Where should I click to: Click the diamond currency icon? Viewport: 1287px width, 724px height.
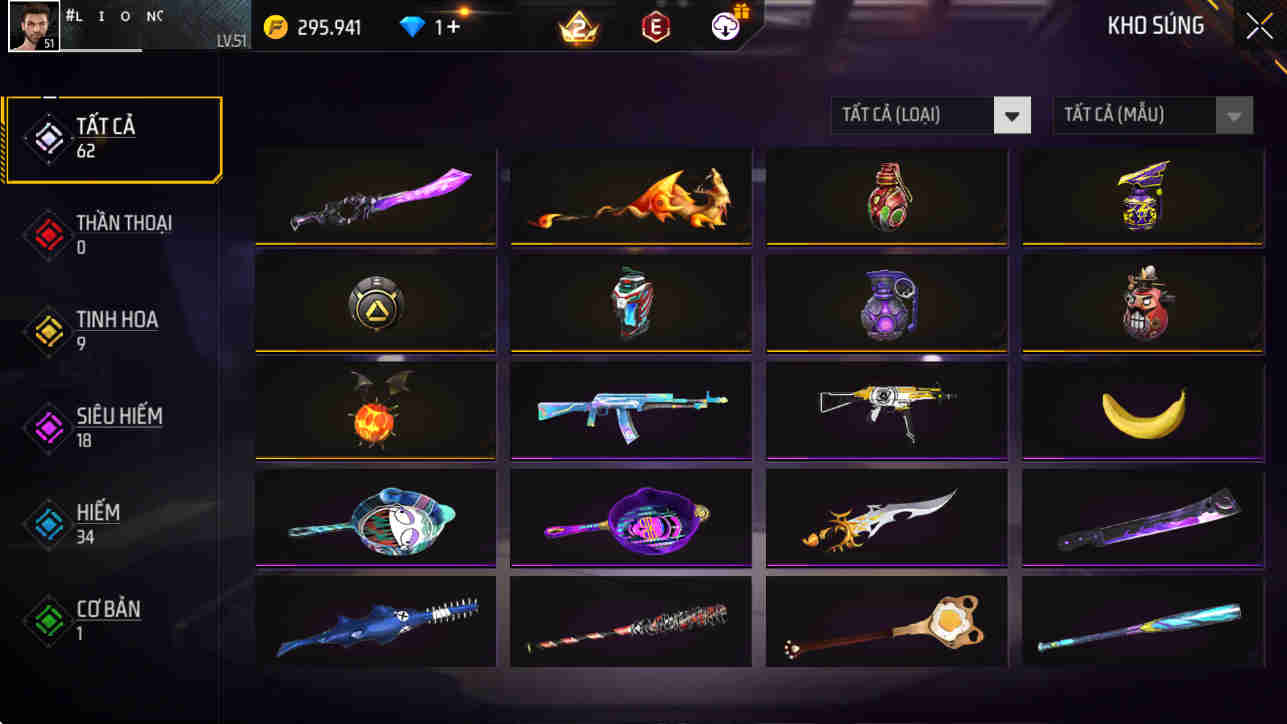(x=412, y=27)
